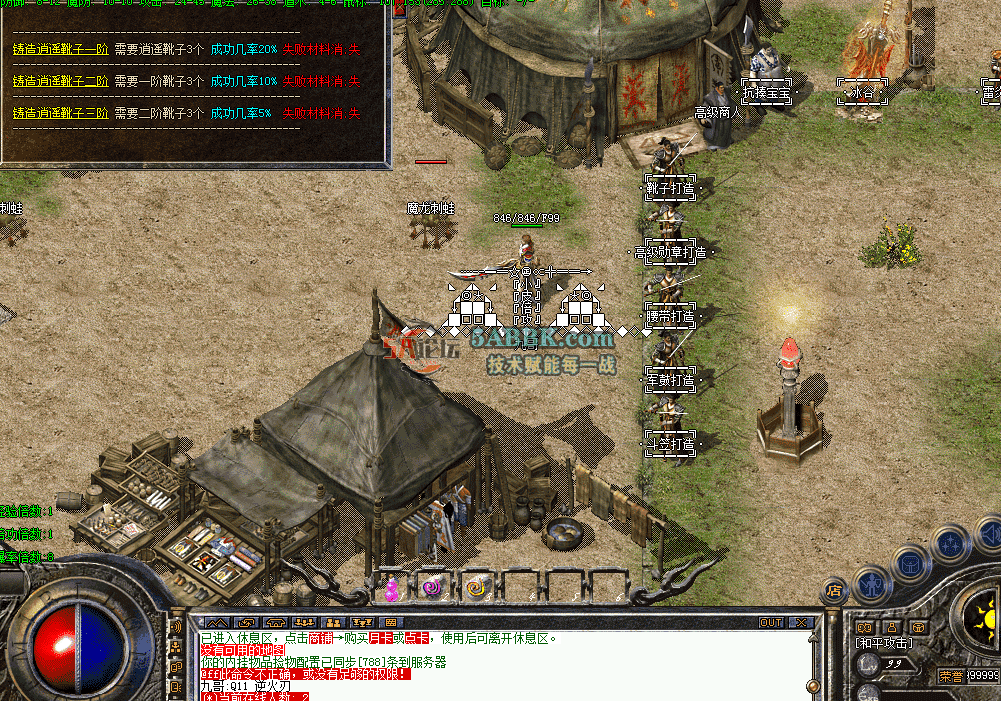Switch the 和平攻击 attack mode
The width and height of the screenshot is (1001, 701).
coord(882,643)
